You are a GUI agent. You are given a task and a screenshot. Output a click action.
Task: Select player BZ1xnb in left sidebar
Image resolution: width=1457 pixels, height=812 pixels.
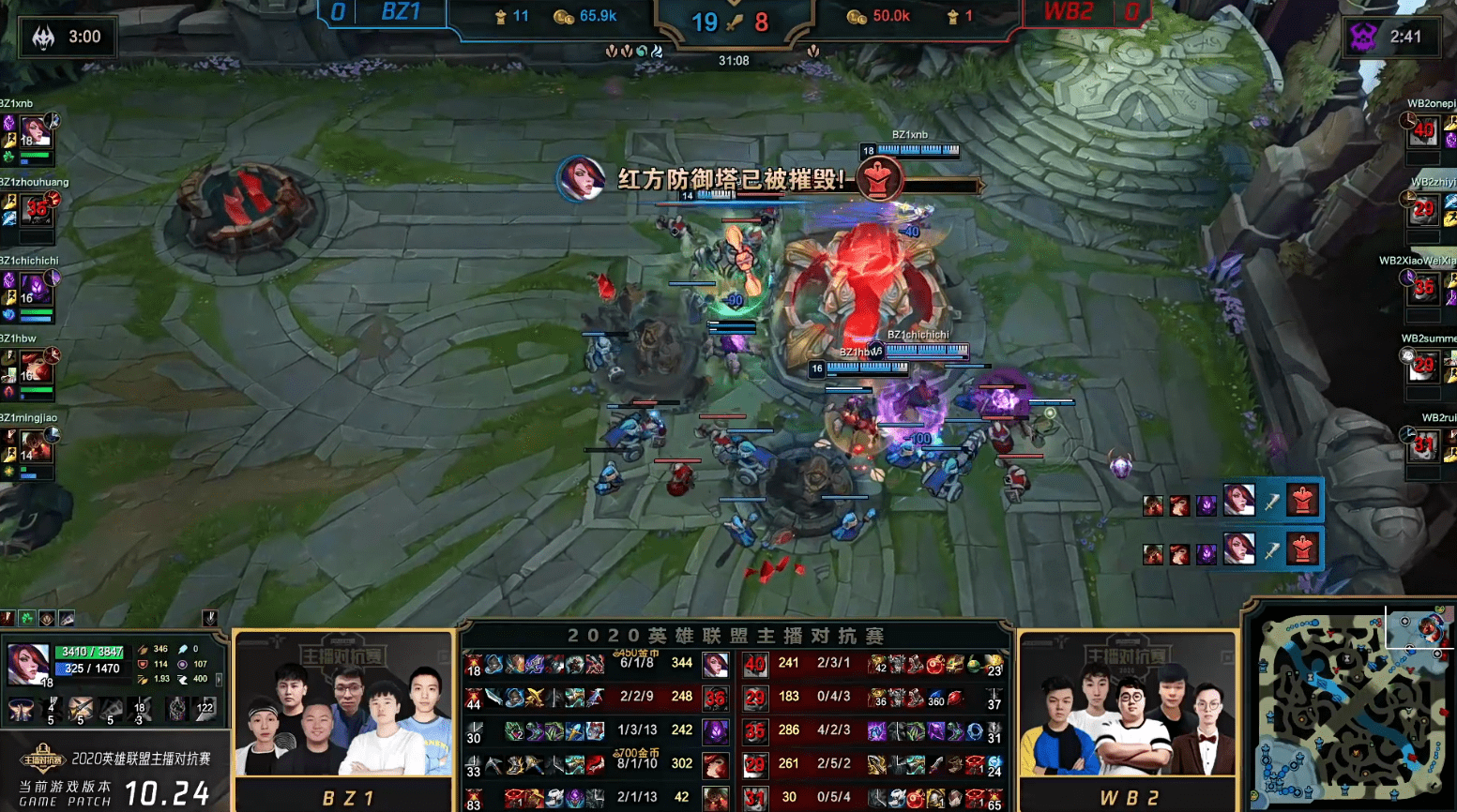click(x=34, y=132)
